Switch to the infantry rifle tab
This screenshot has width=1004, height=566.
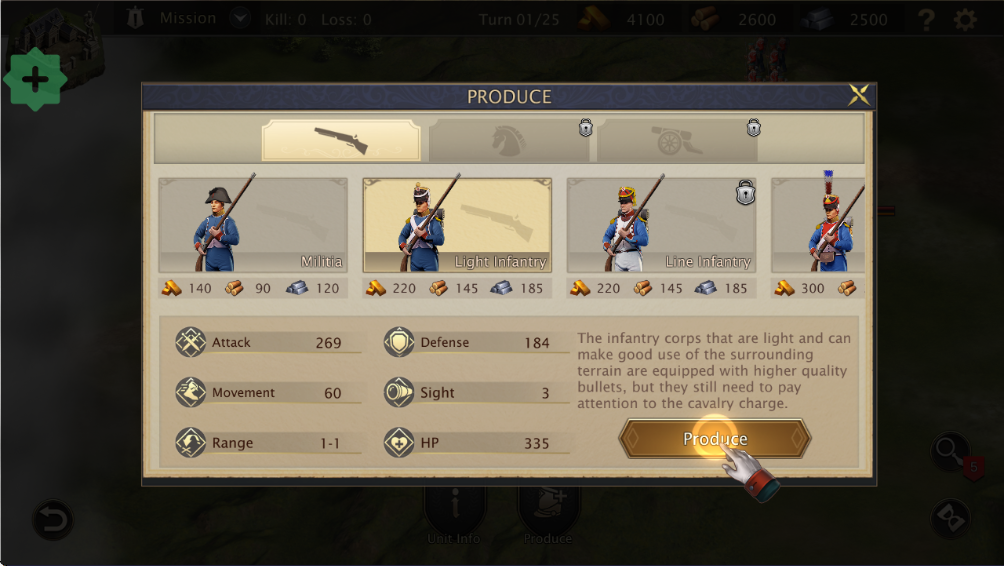coord(341,140)
